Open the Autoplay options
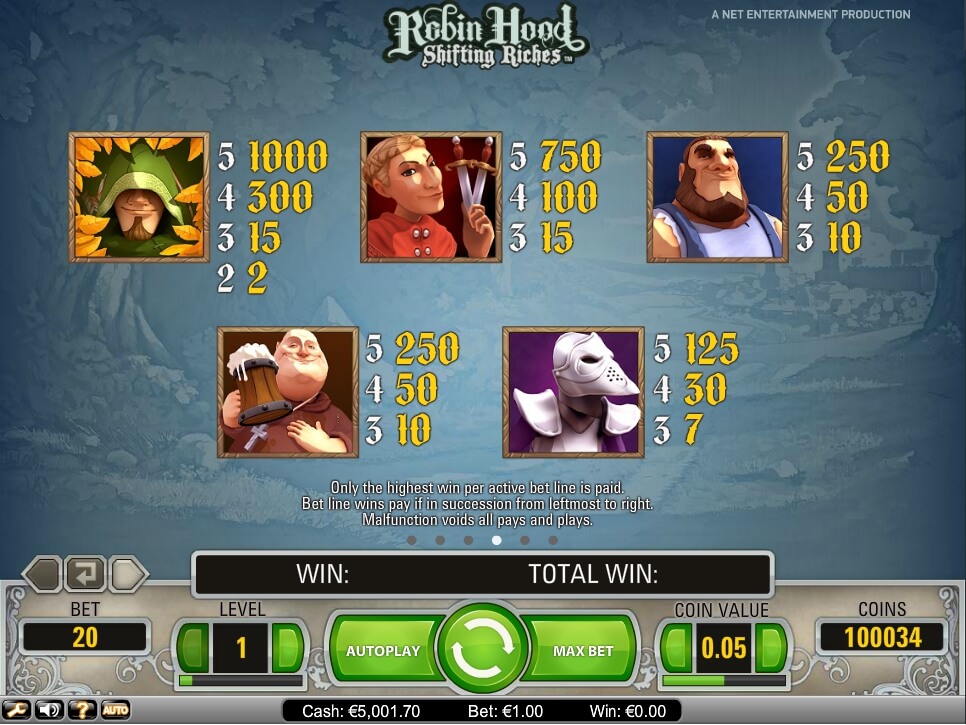 click(x=382, y=651)
